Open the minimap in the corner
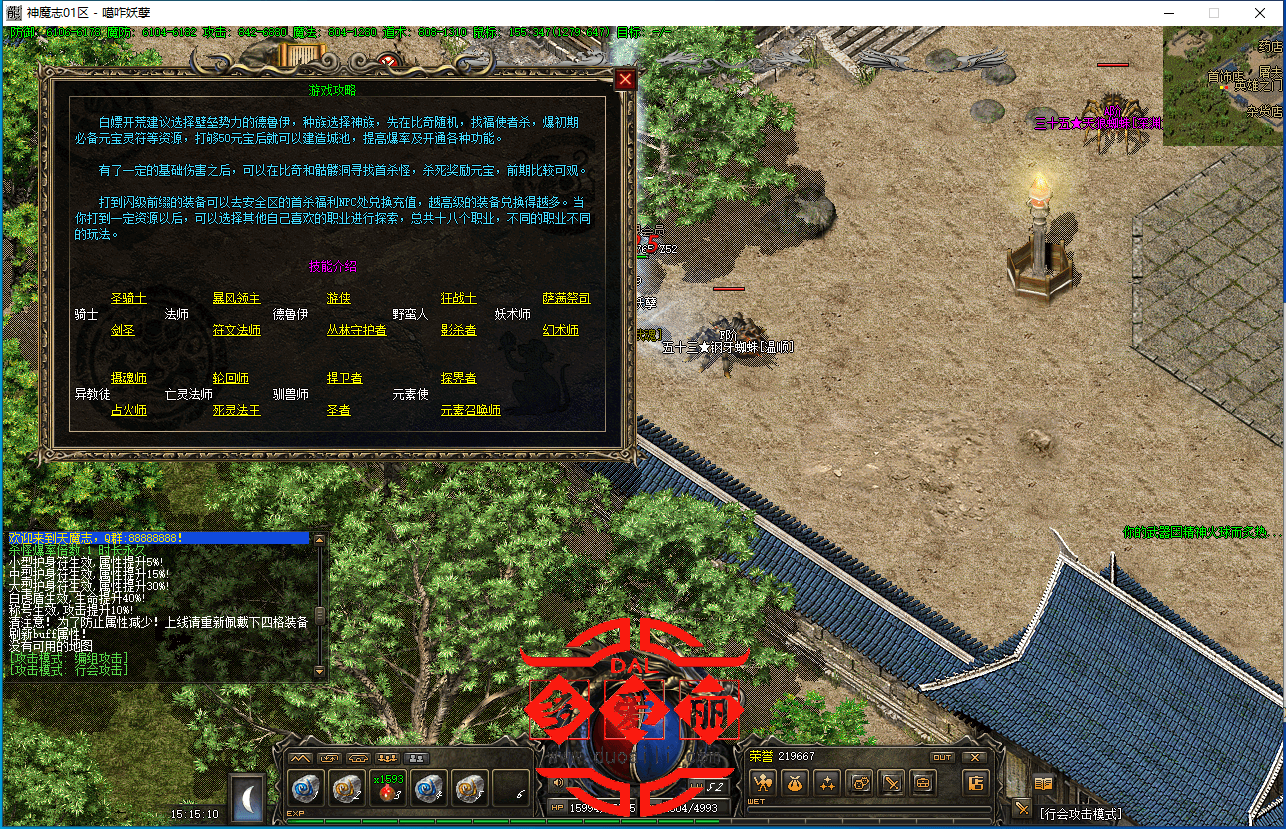Image resolution: width=1286 pixels, height=829 pixels. (1222, 85)
